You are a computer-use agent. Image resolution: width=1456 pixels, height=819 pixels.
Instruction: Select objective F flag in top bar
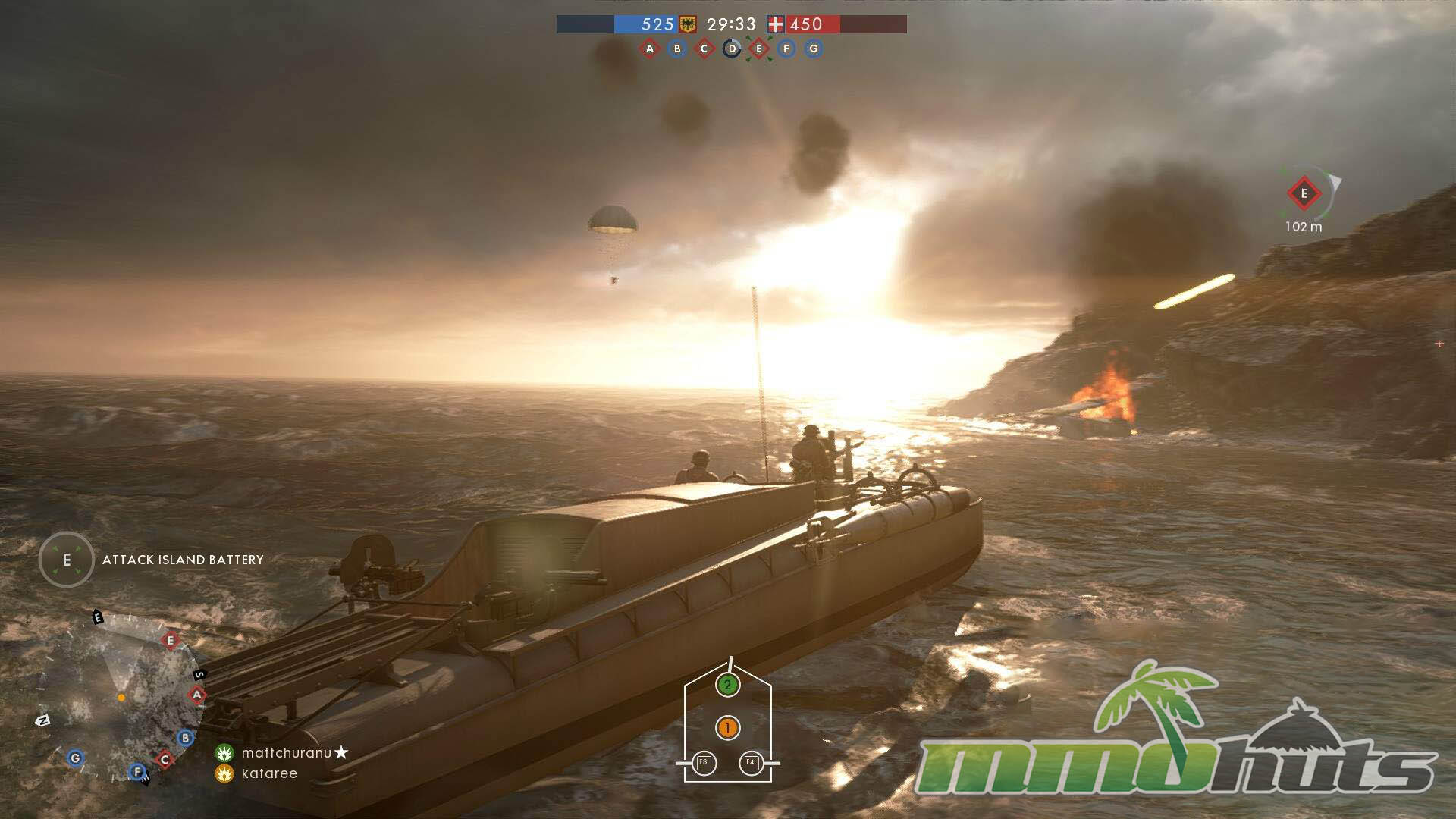[x=786, y=49]
